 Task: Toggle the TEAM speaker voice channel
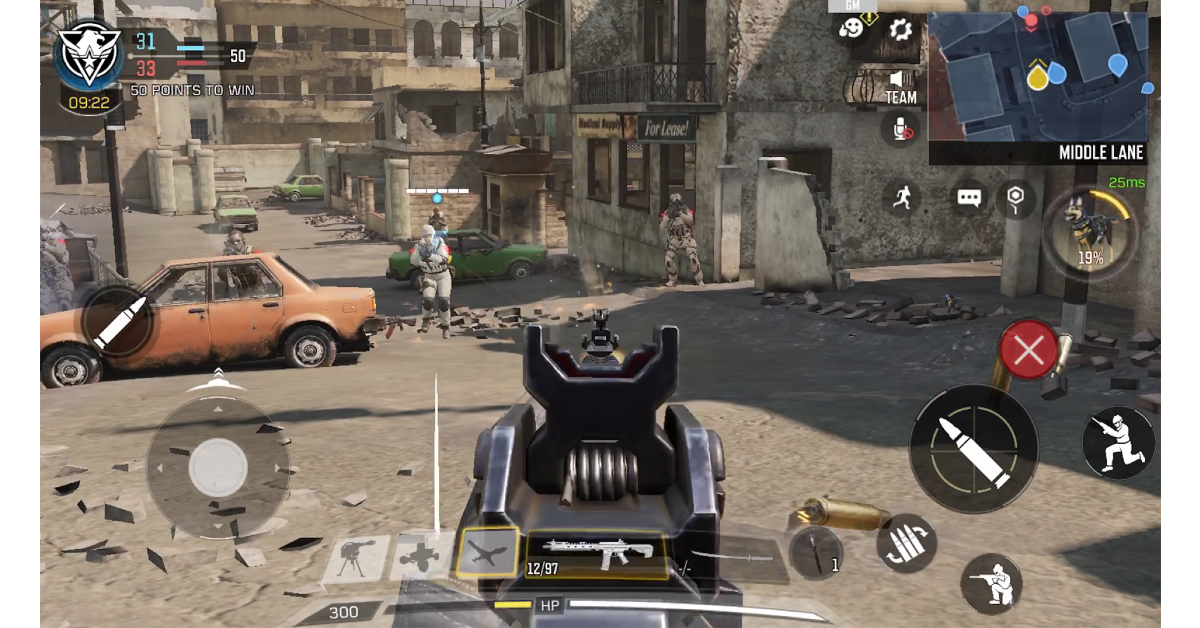pos(900,84)
